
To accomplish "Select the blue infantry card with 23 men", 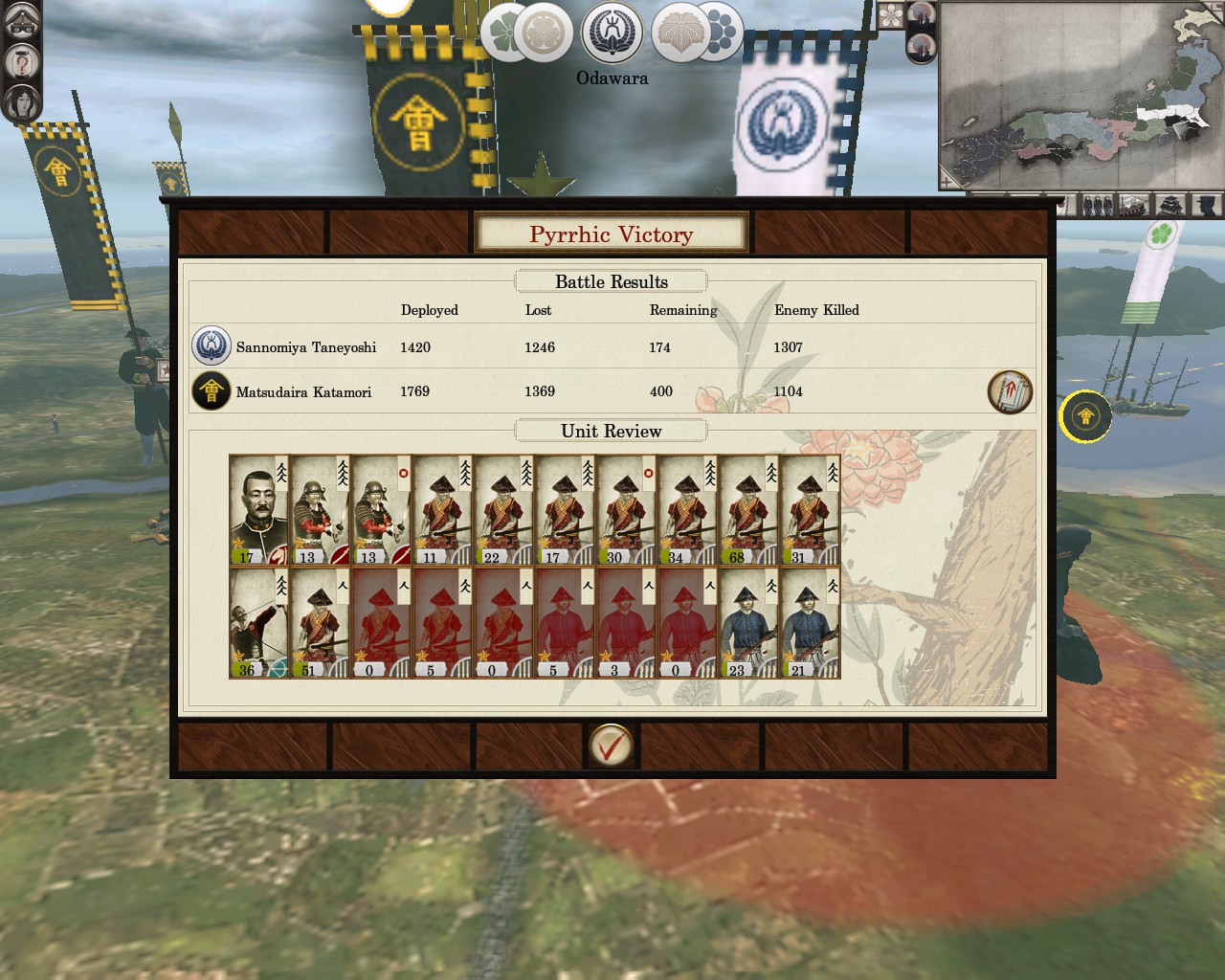I will point(749,623).
